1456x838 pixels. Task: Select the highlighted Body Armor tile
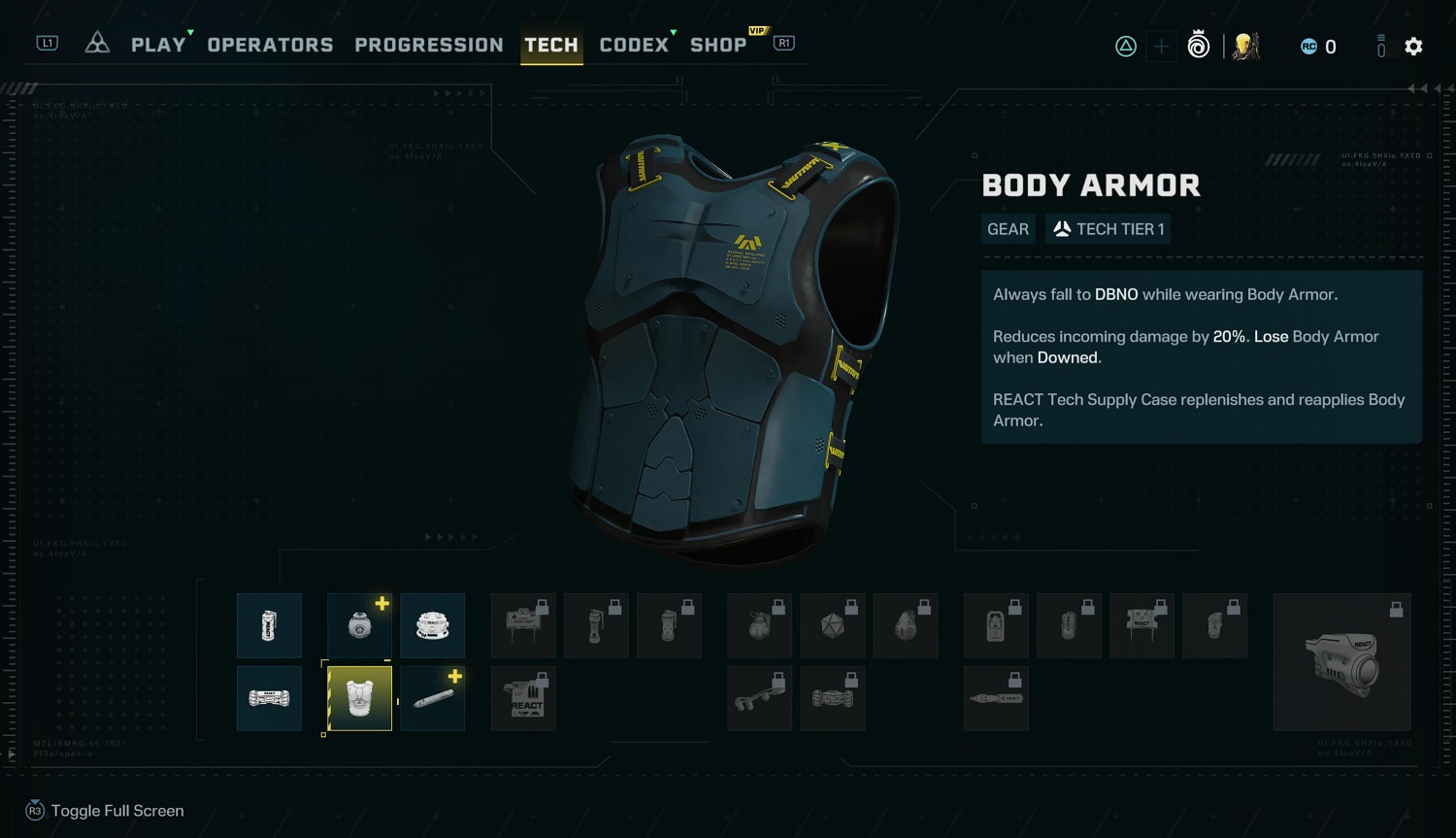click(x=359, y=698)
